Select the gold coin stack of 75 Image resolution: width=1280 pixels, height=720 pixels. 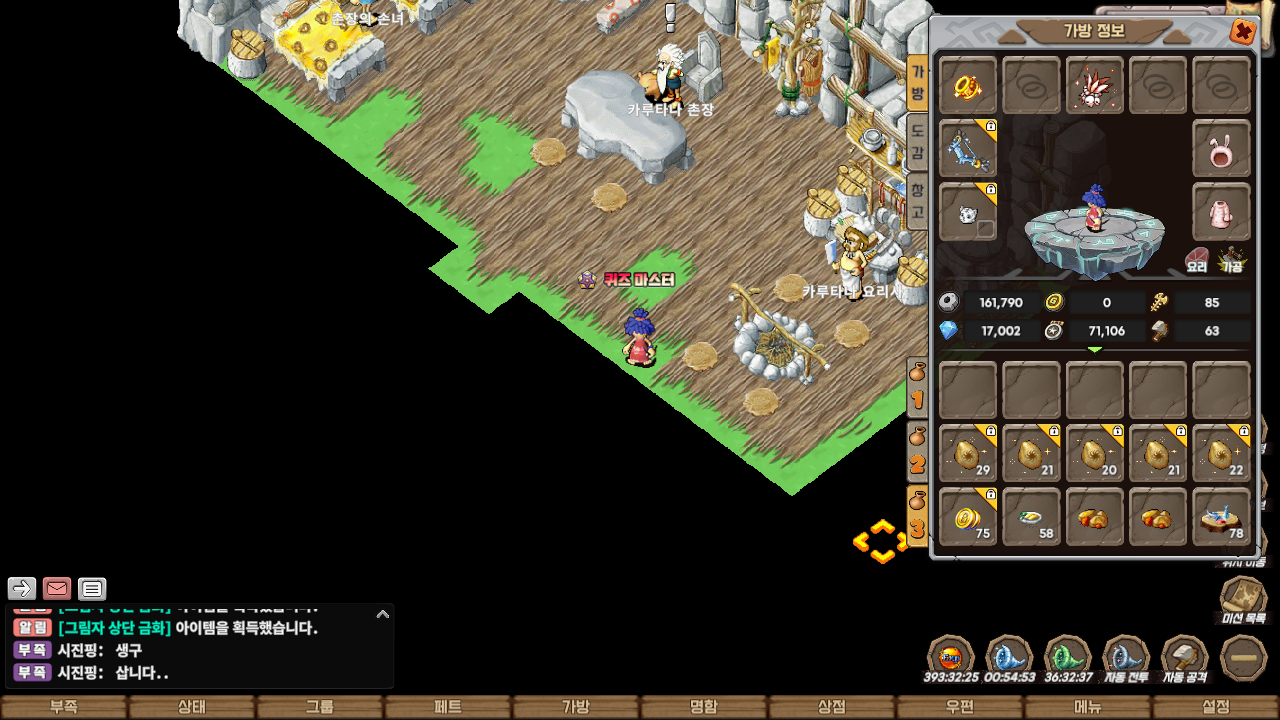967,517
